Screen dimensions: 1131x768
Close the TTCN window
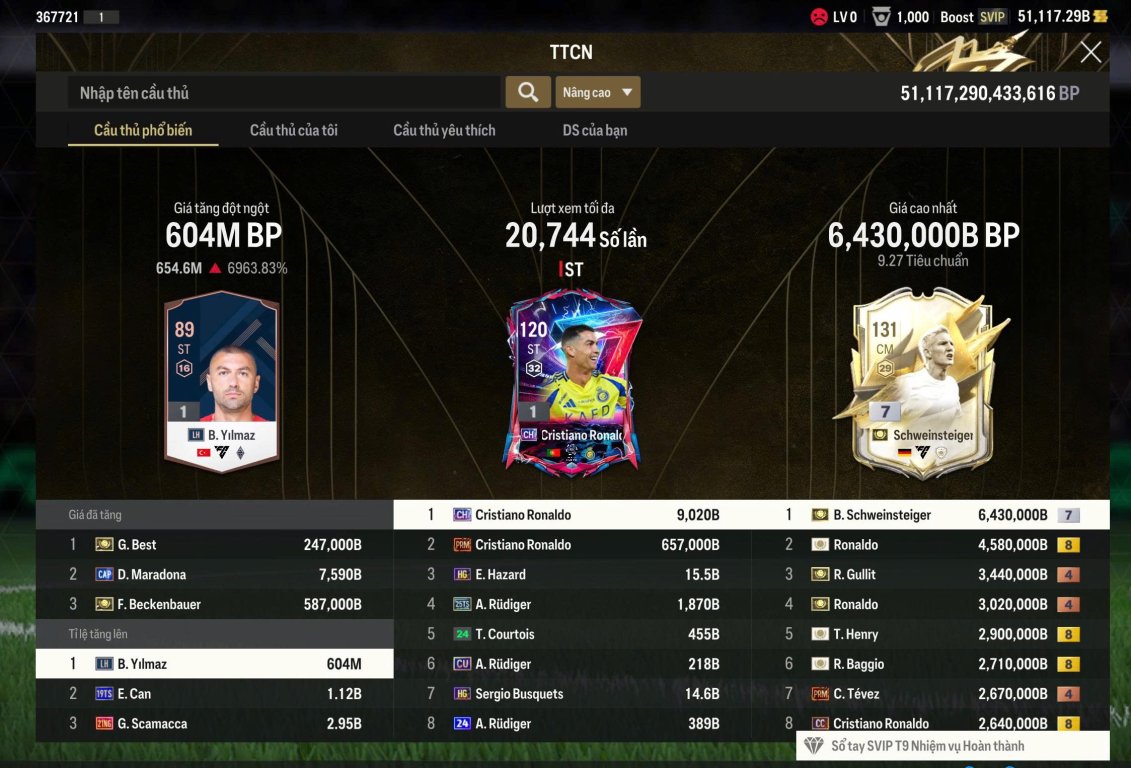[1090, 52]
